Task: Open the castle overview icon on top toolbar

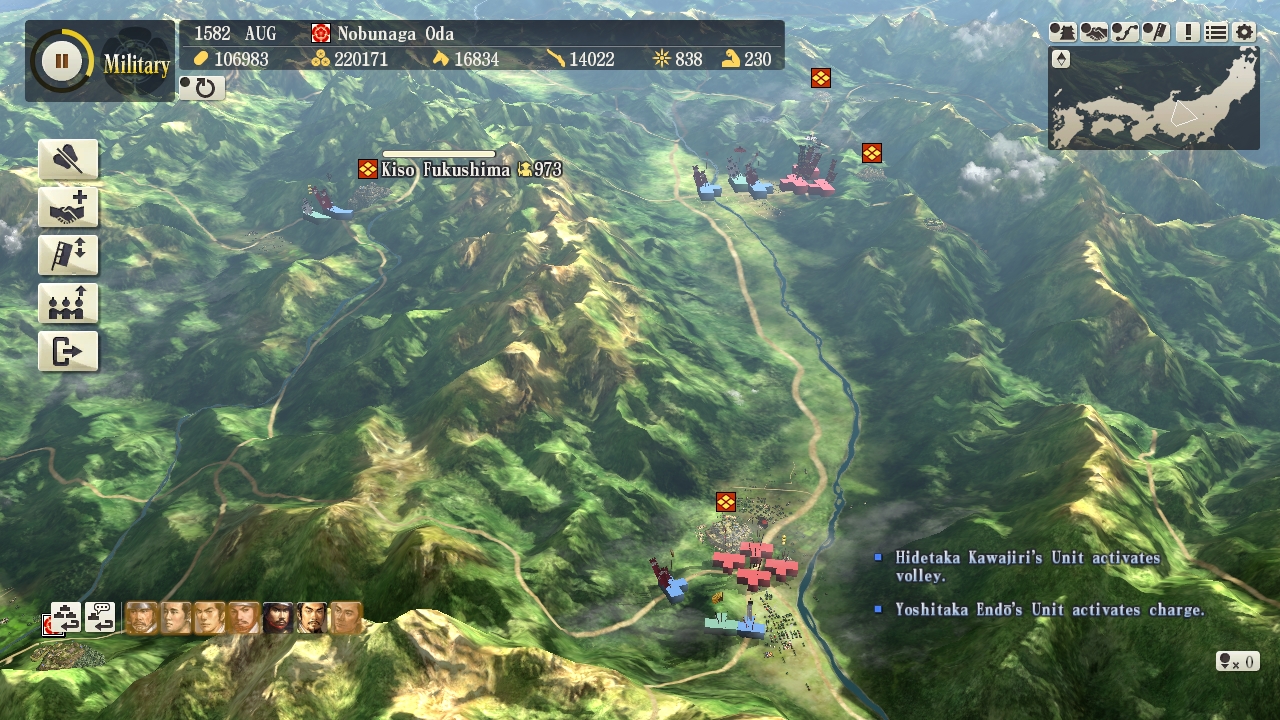Action: click(1062, 33)
